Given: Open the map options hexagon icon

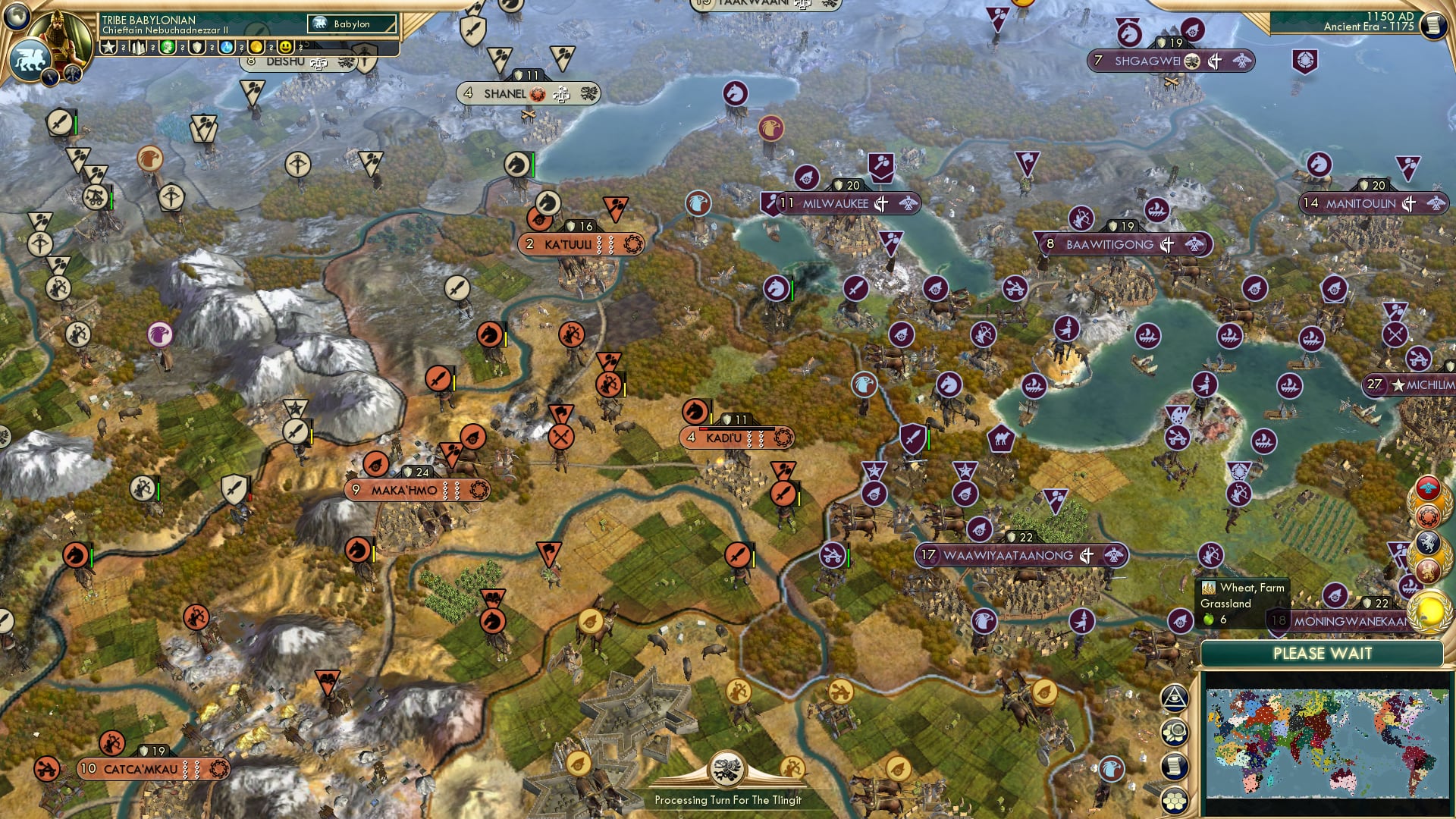Looking at the screenshot, I should (1174, 731).
